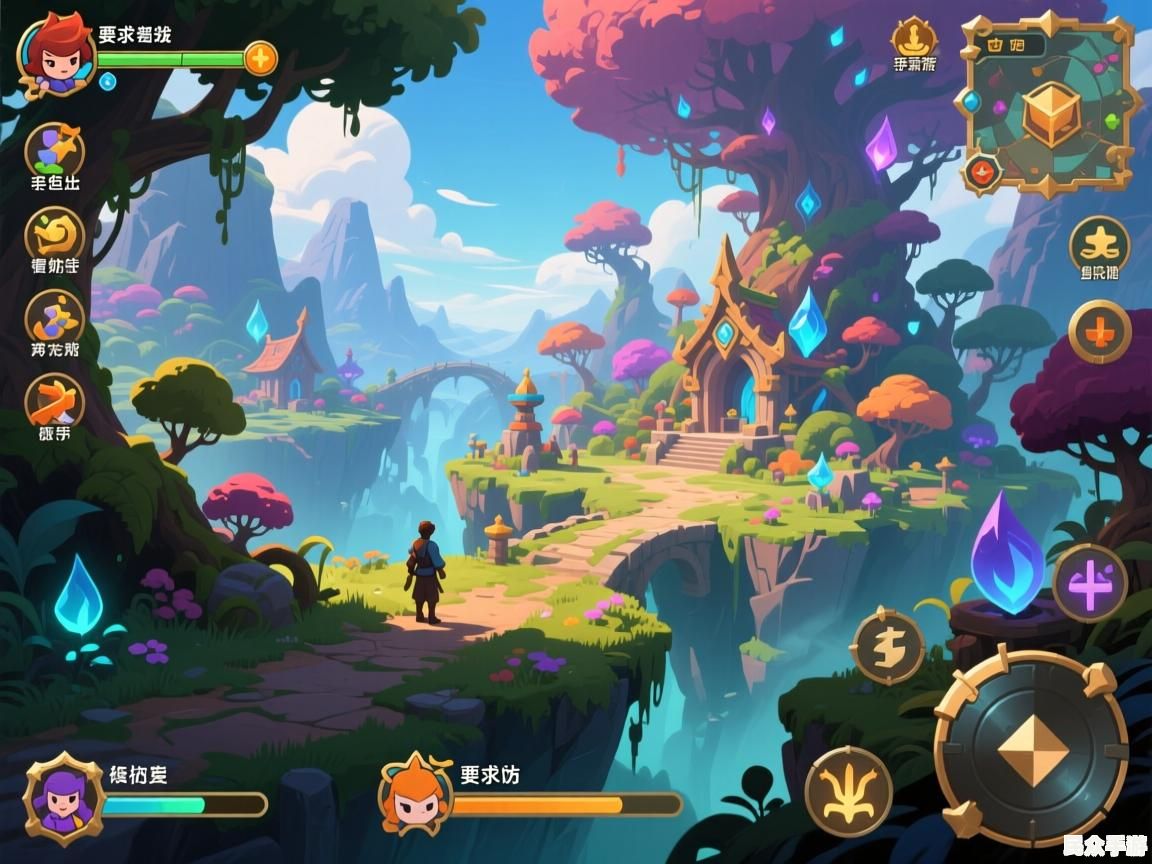1152x864 pixels.
Task: Click the red compass badge on the minimap
Action: [983, 172]
